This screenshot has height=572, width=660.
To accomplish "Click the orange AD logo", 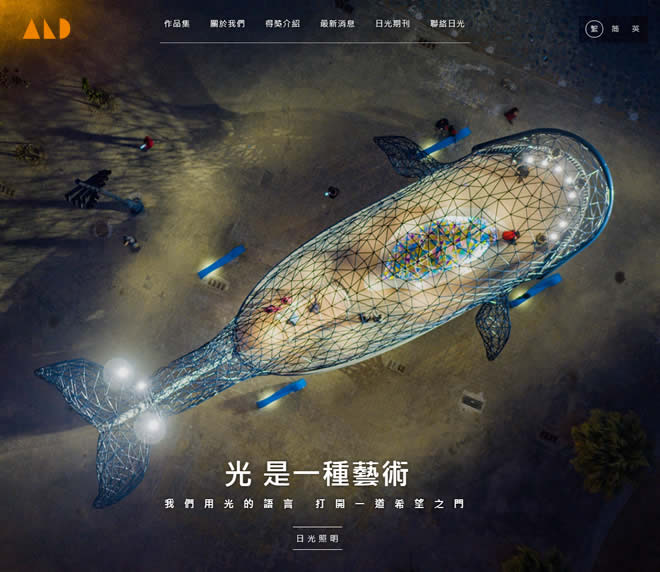I will coord(47,28).
